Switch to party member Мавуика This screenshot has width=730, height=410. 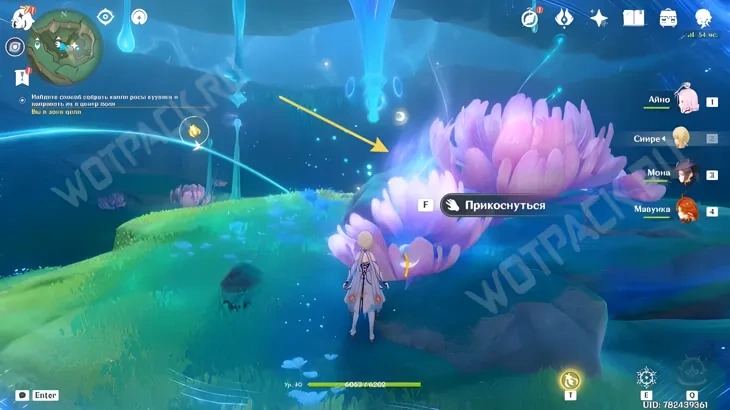point(686,210)
